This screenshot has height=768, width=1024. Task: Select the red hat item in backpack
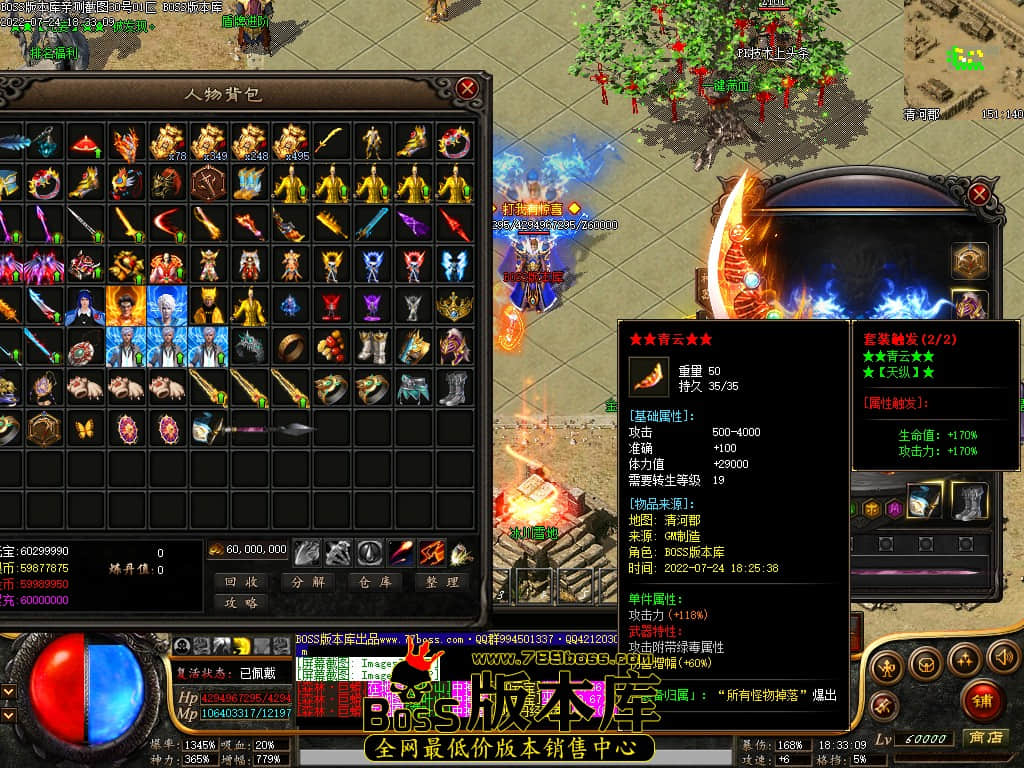coord(85,143)
